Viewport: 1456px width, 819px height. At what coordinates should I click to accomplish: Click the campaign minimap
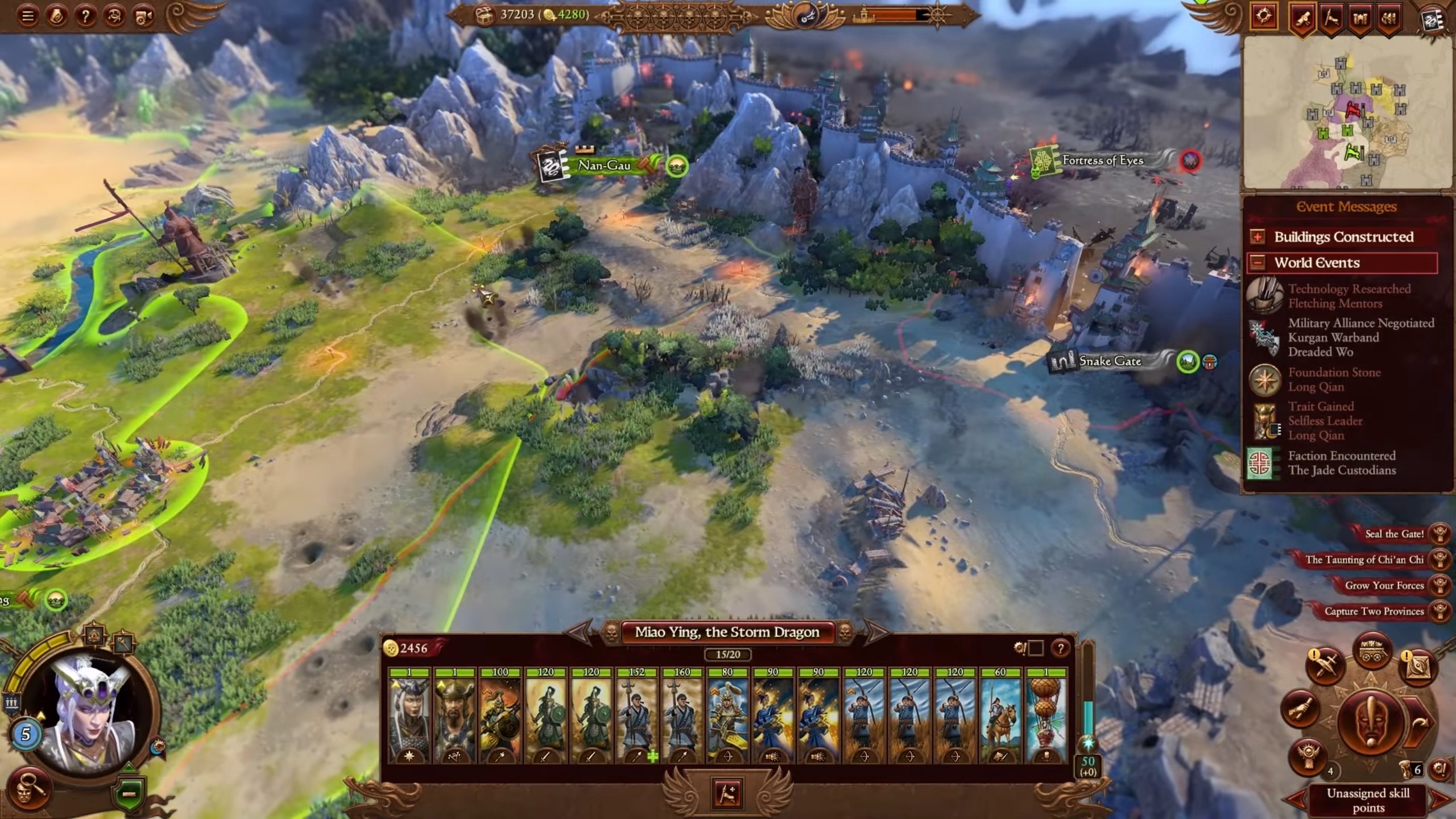1347,113
